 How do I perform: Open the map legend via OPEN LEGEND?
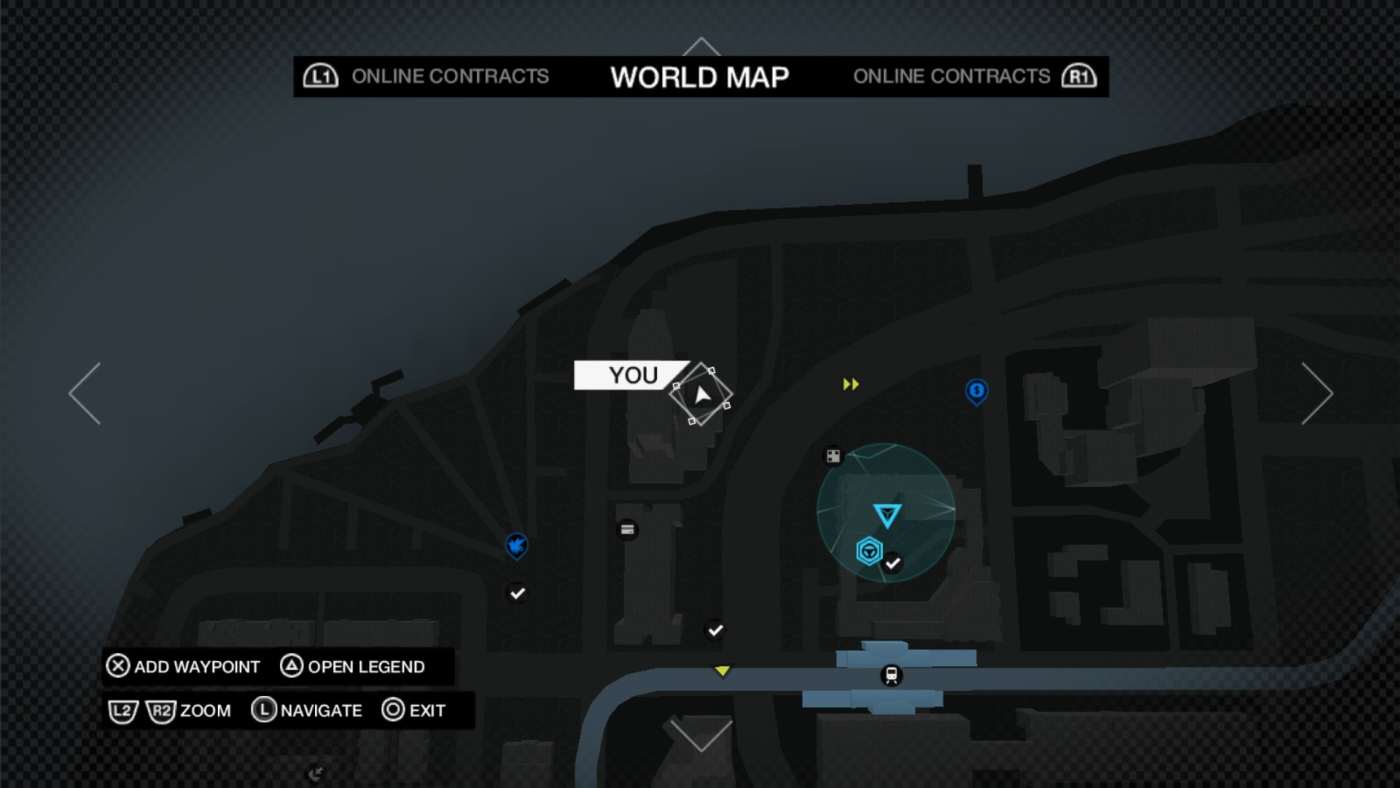pyautogui.click(x=357, y=666)
